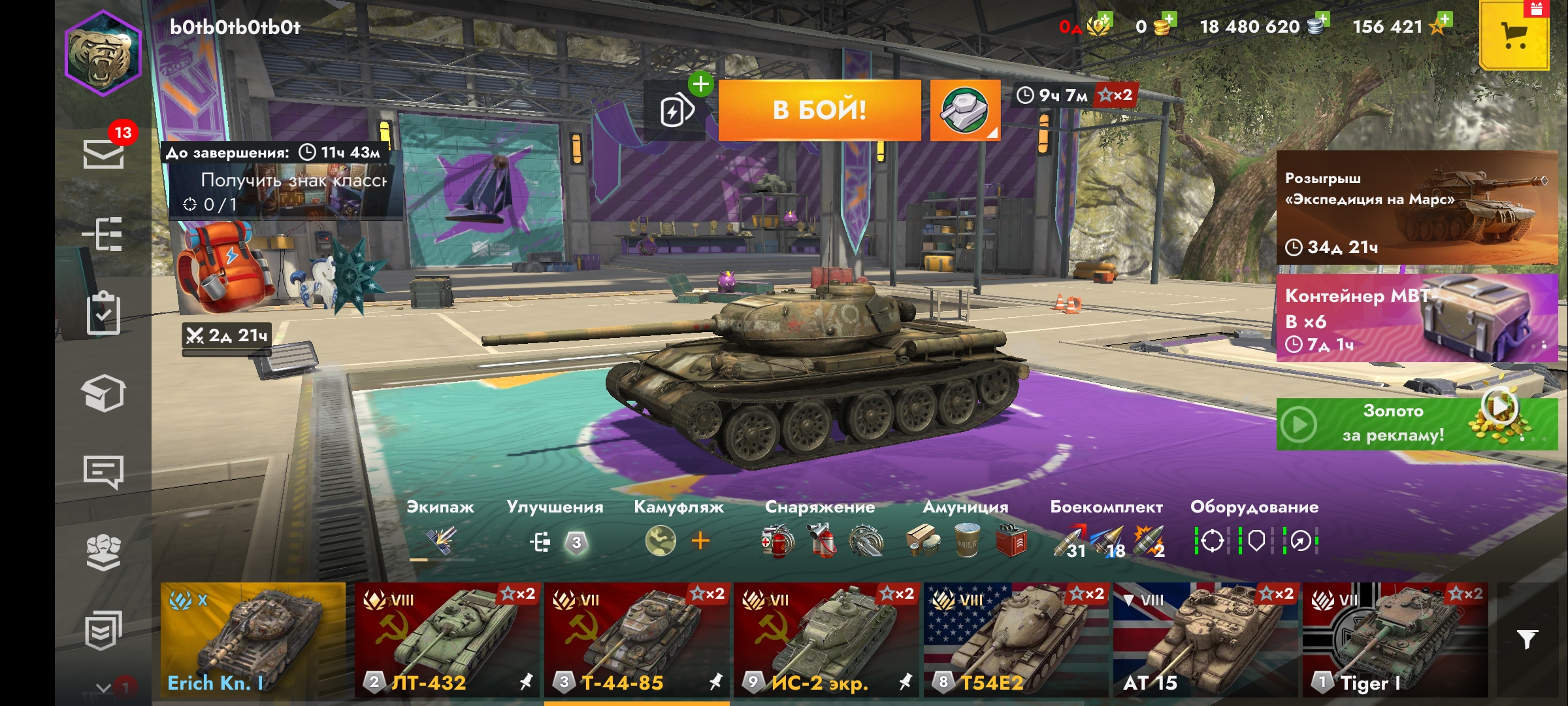The width and height of the screenshot is (1568, 706).
Task: Select the Erich Kn. I tank
Action: click(253, 640)
